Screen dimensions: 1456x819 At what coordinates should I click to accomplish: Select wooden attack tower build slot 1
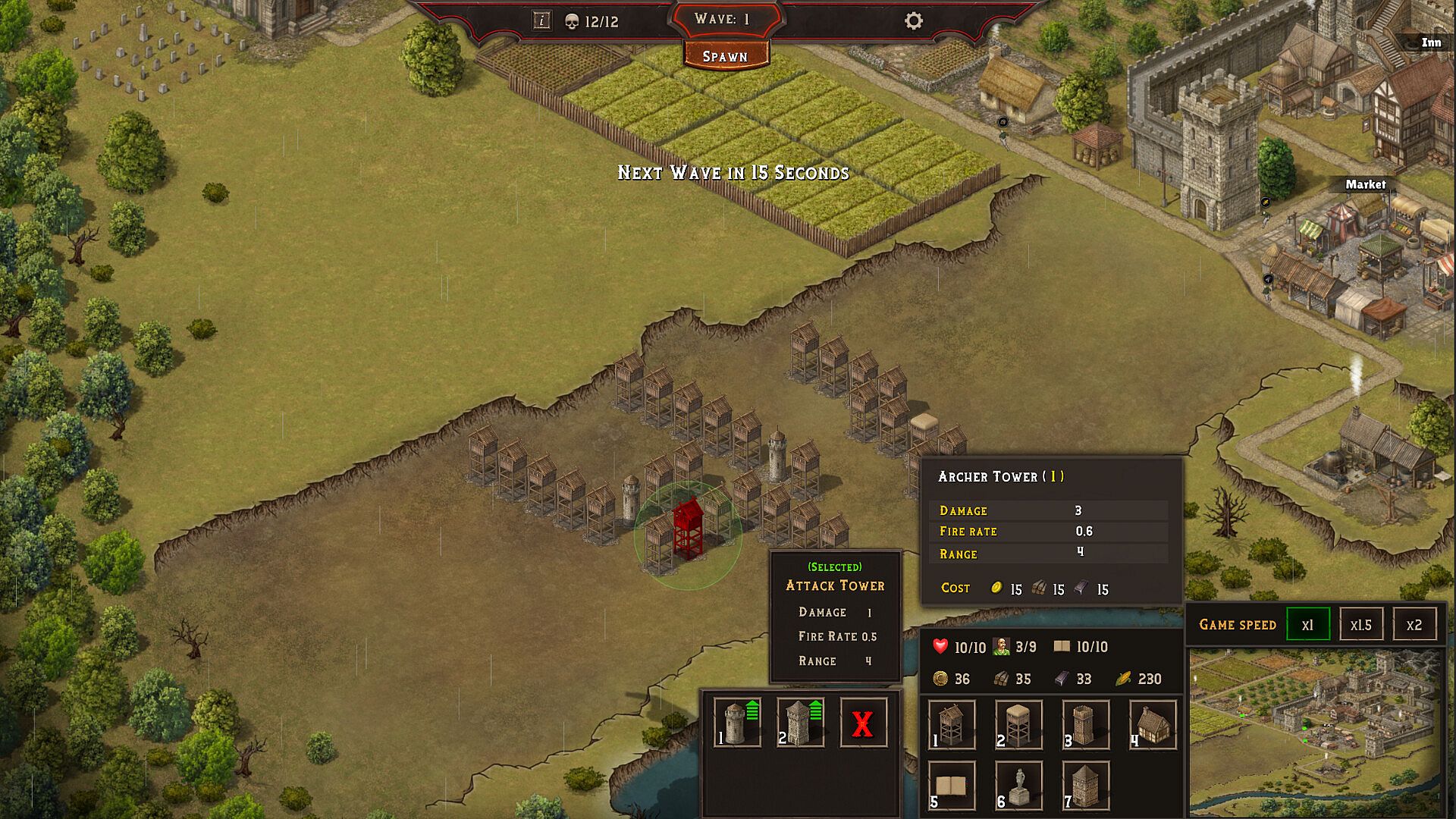(x=952, y=724)
